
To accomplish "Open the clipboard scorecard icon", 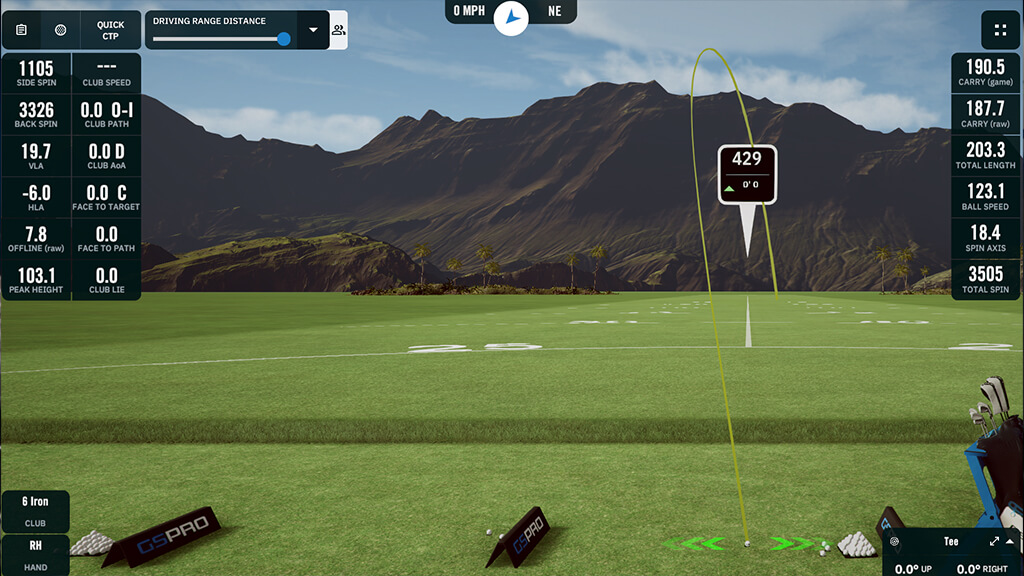I will tap(22, 30).
